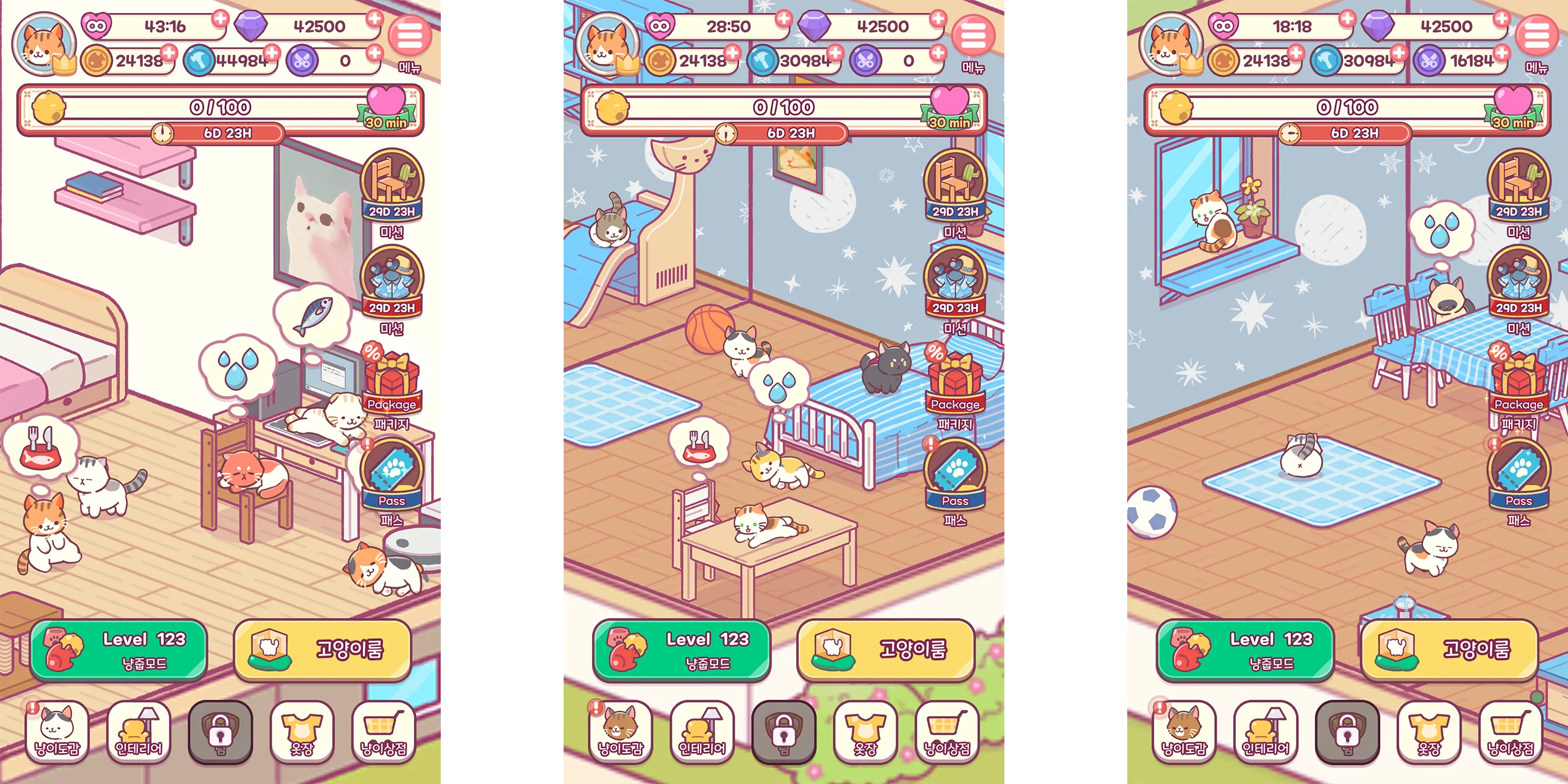Screen dimensions: 1568x784
Task: Add hearts with the plus beside the 28:50 timer
Action: tap(783, 19)
